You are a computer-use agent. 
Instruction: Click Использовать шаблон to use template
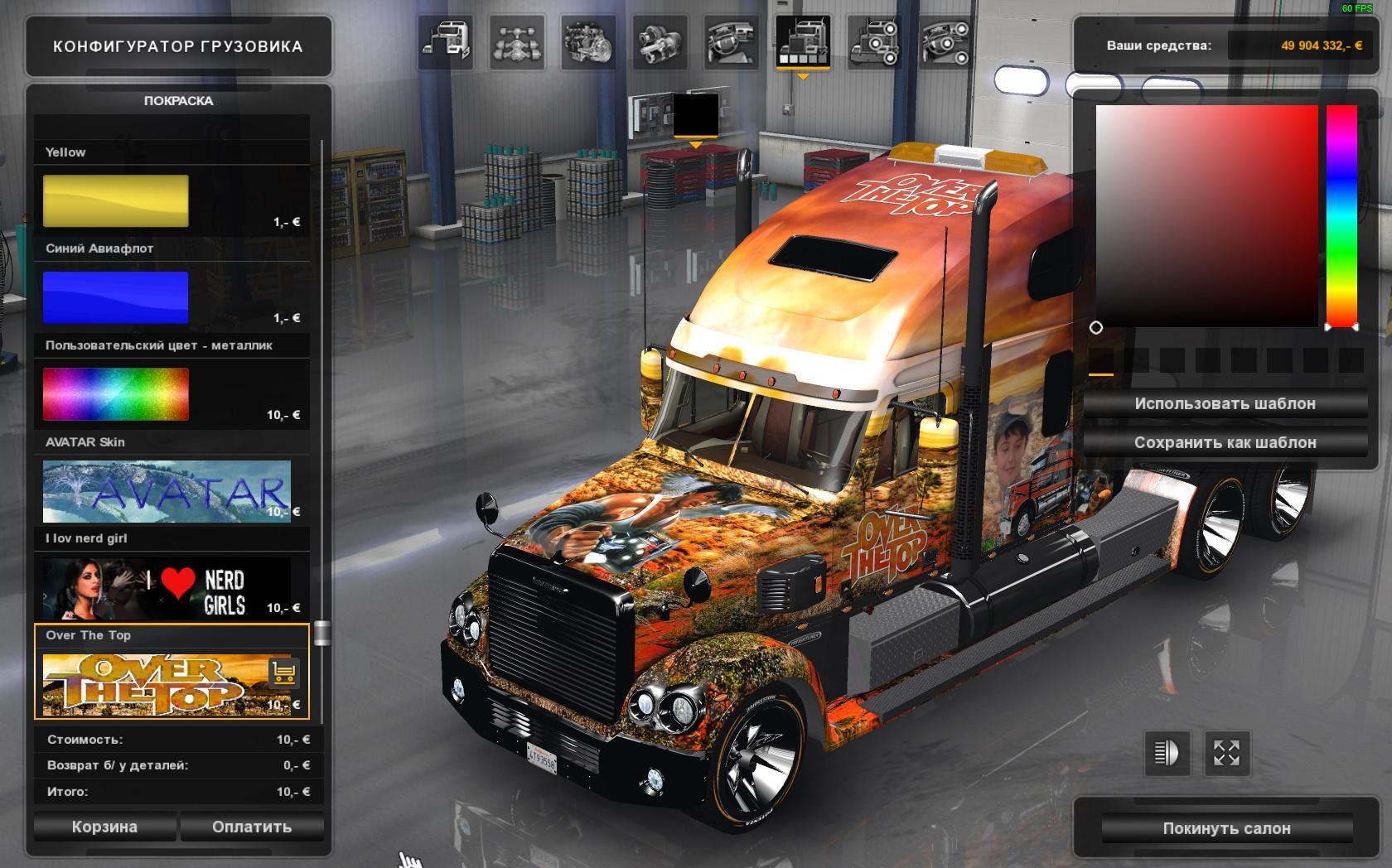point(1225,404)
